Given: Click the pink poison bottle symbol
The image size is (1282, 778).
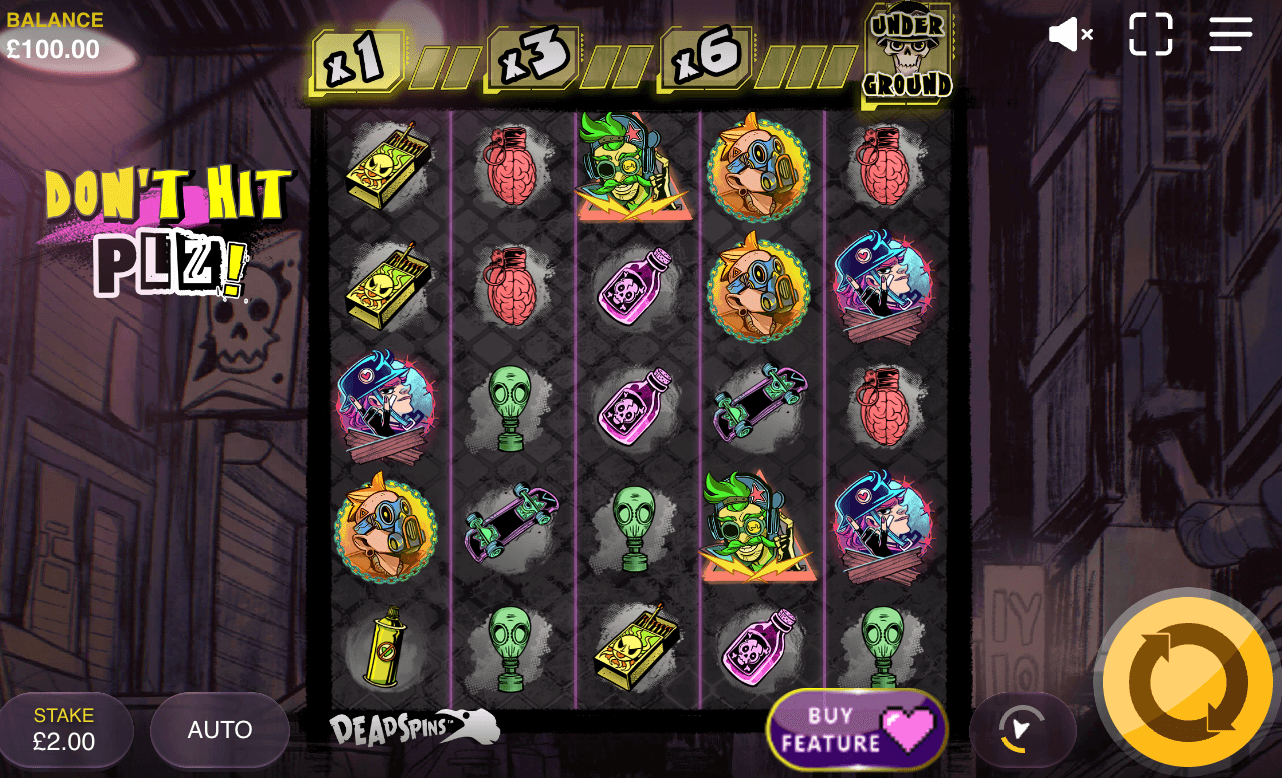Looking at the screenshot, I should tap(634, 290).
